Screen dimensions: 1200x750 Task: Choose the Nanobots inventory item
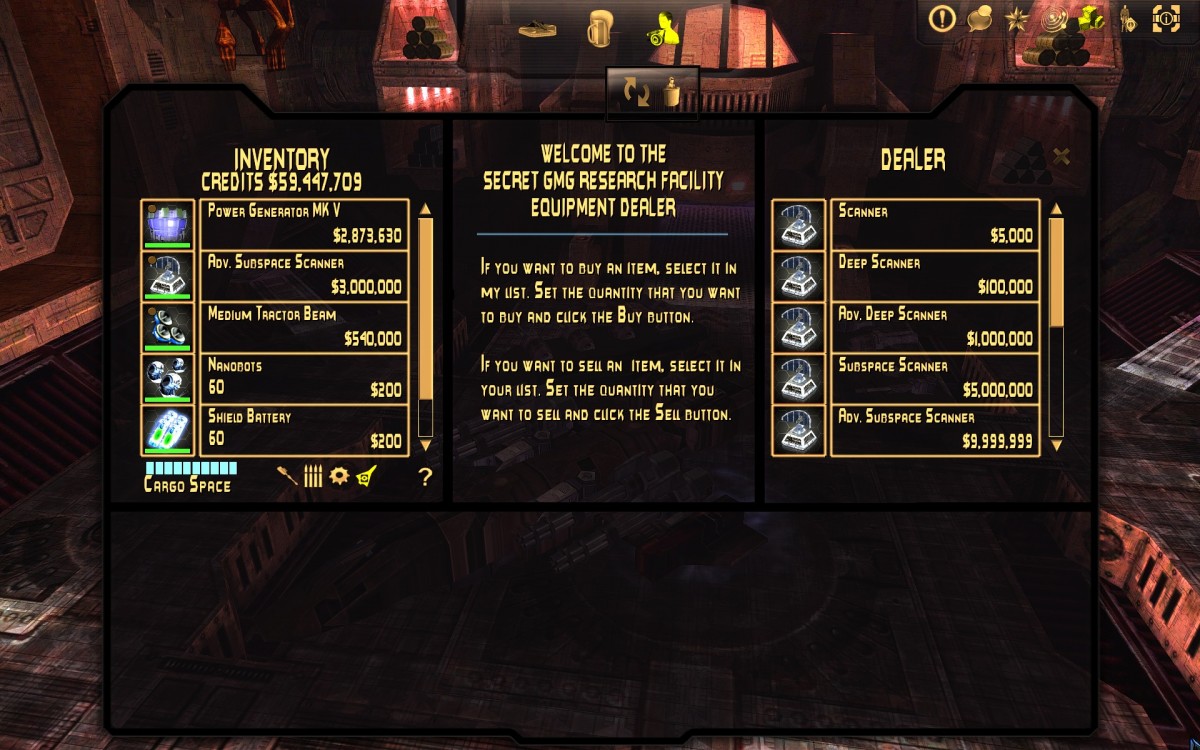click(304, 378)
